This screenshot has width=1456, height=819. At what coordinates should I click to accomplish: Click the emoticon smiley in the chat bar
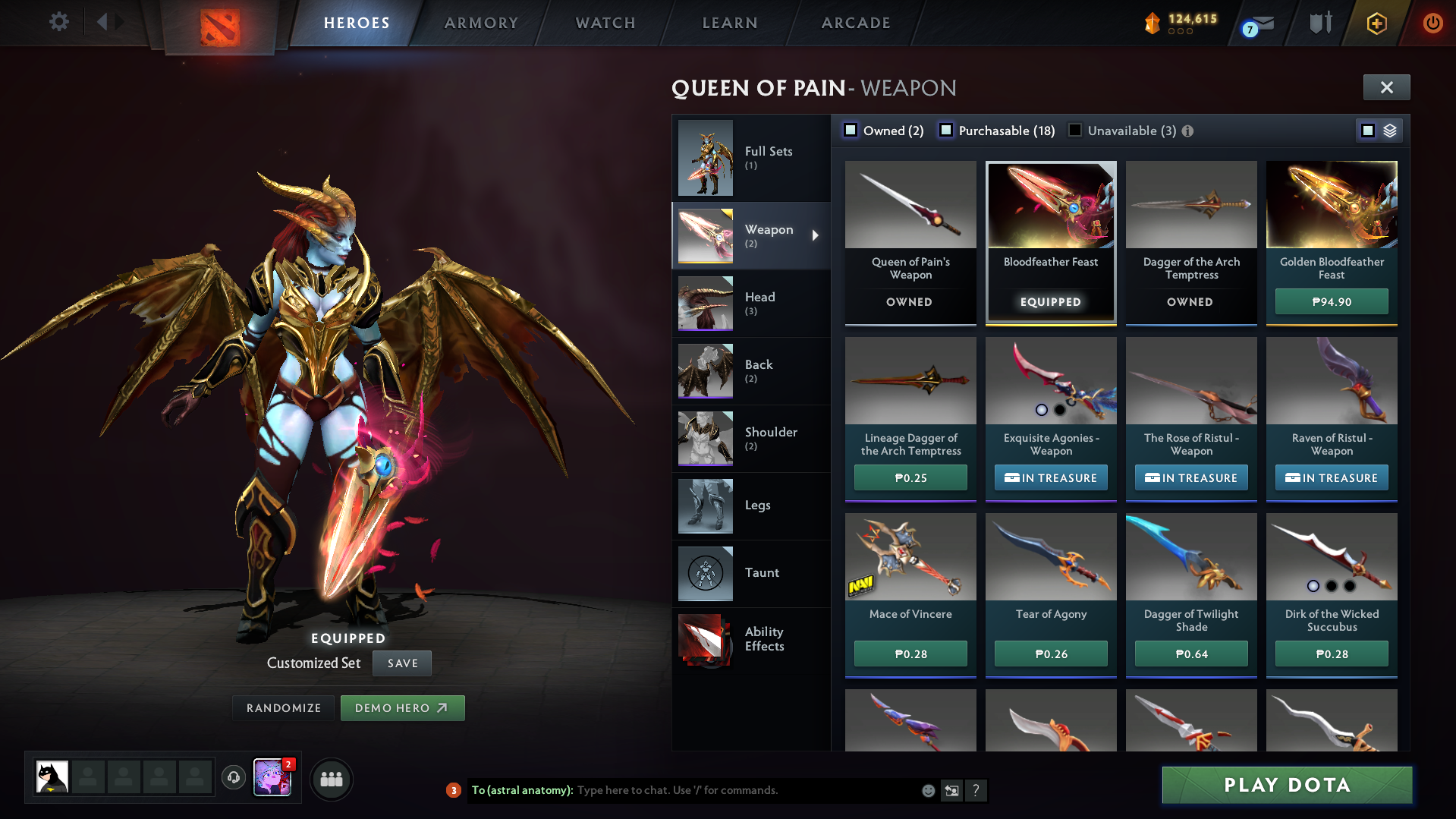(928, 790)
